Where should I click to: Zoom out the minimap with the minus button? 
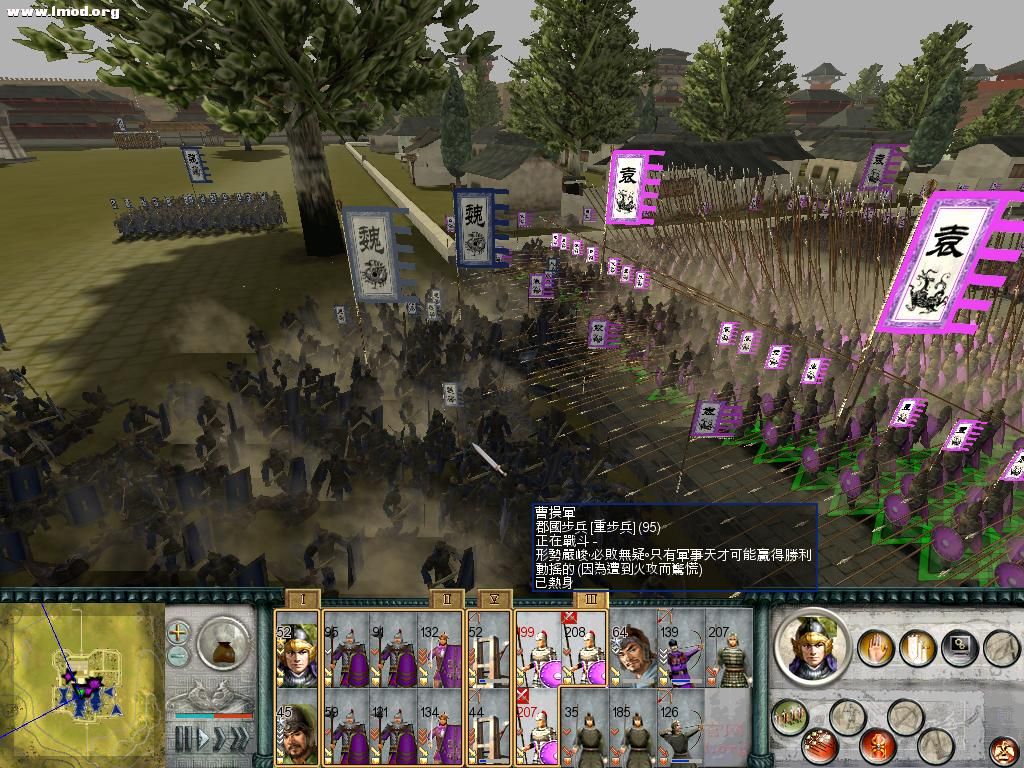(x=178, y=655)
